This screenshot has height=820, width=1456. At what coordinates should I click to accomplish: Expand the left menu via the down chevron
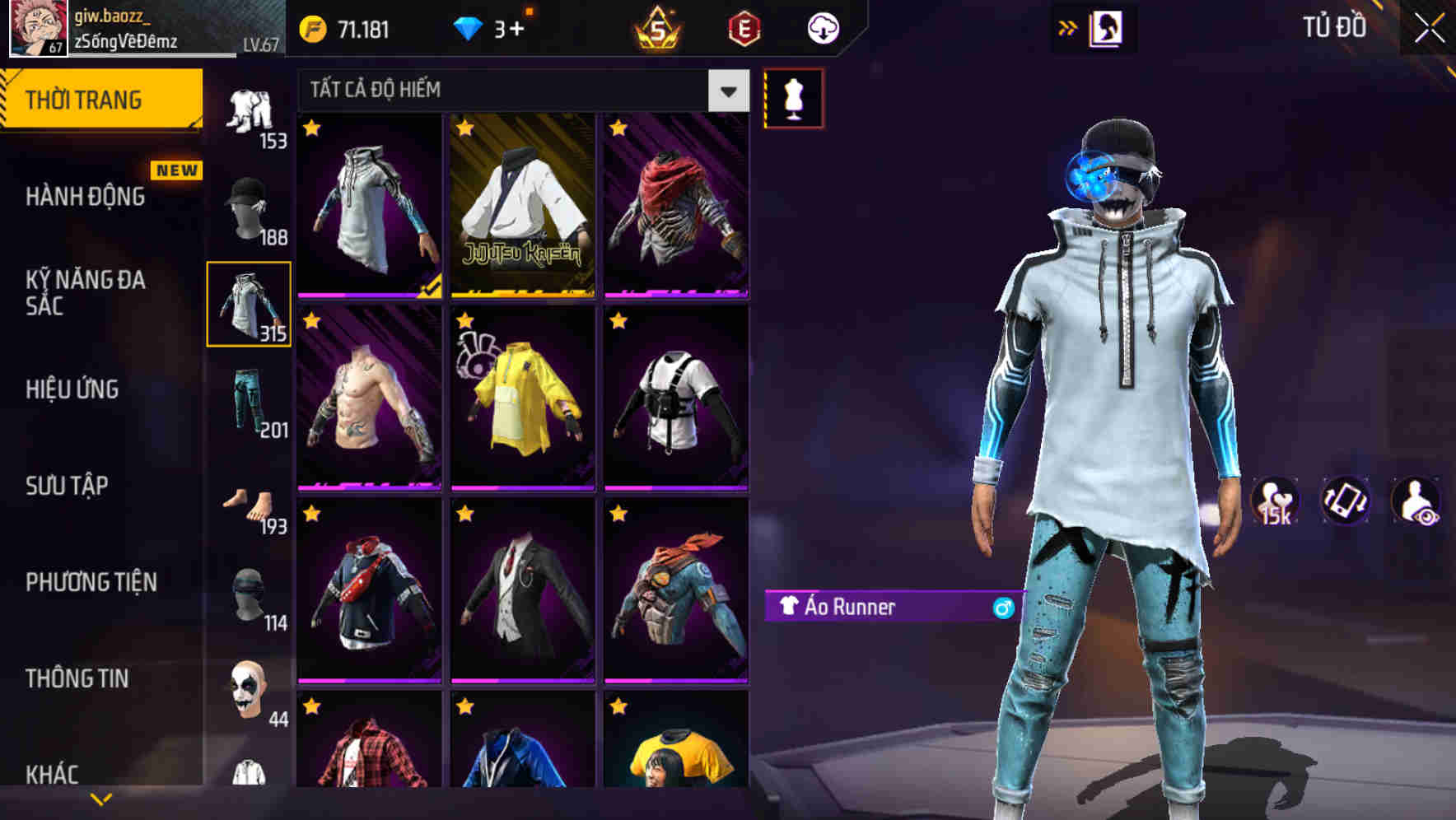pos(101,797)
